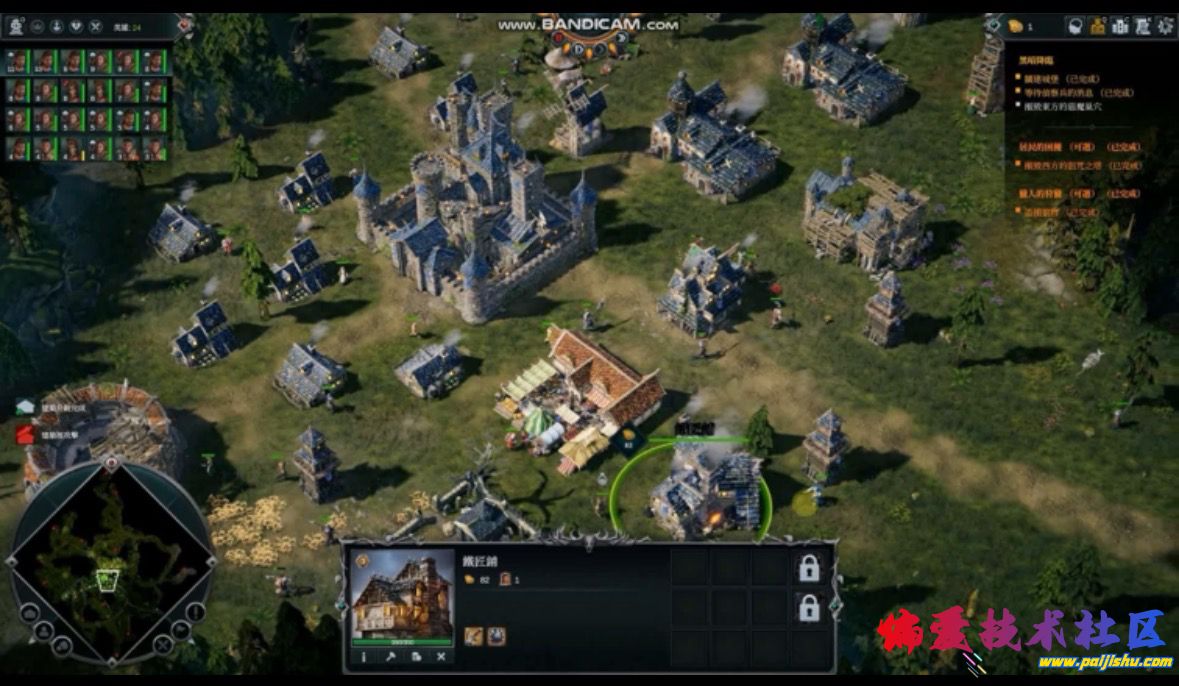Click the hammer repair button under portrait

click(389, 657)
